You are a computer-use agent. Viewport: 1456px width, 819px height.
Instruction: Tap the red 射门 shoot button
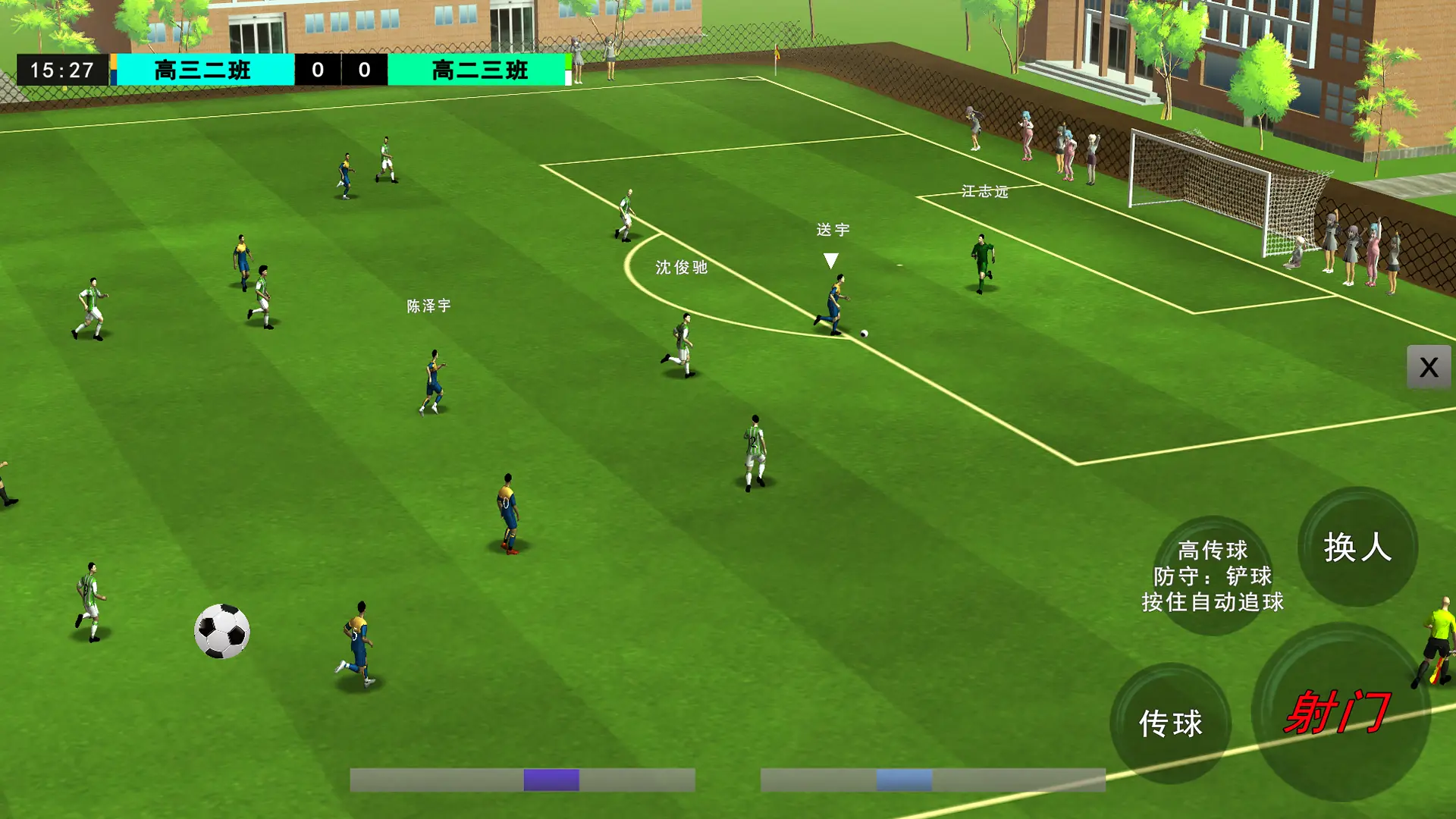pyautogui.click(x=1339, y=713)
